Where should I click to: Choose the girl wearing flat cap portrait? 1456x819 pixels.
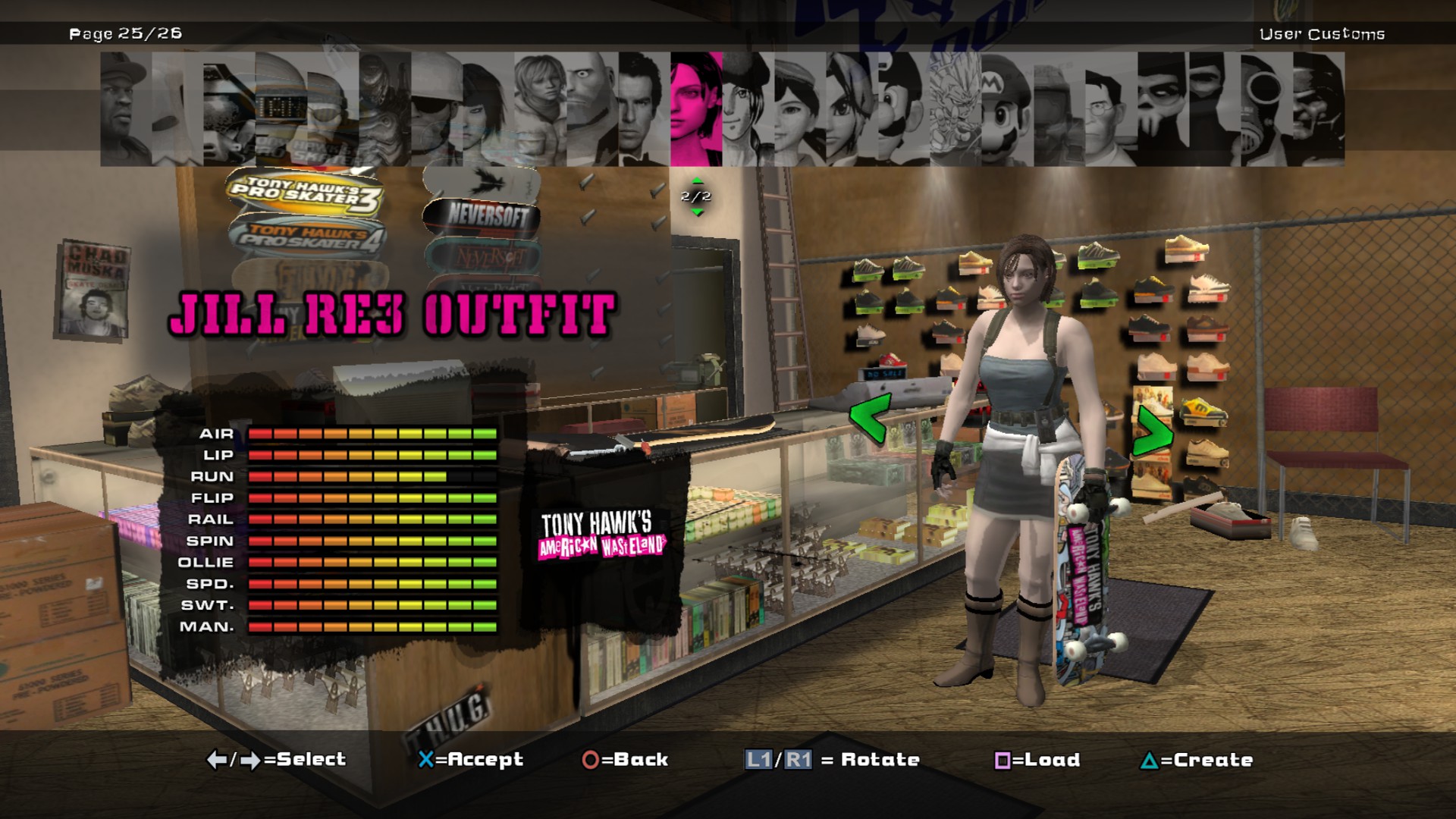[x=800, y=108]
